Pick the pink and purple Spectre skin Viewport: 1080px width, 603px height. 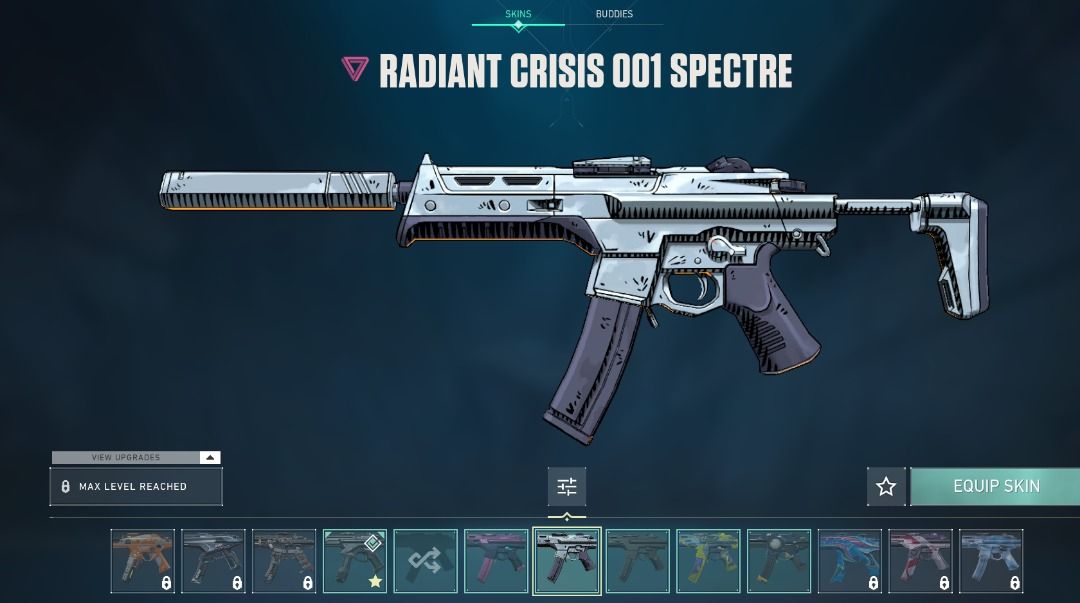tap(496, 561)
